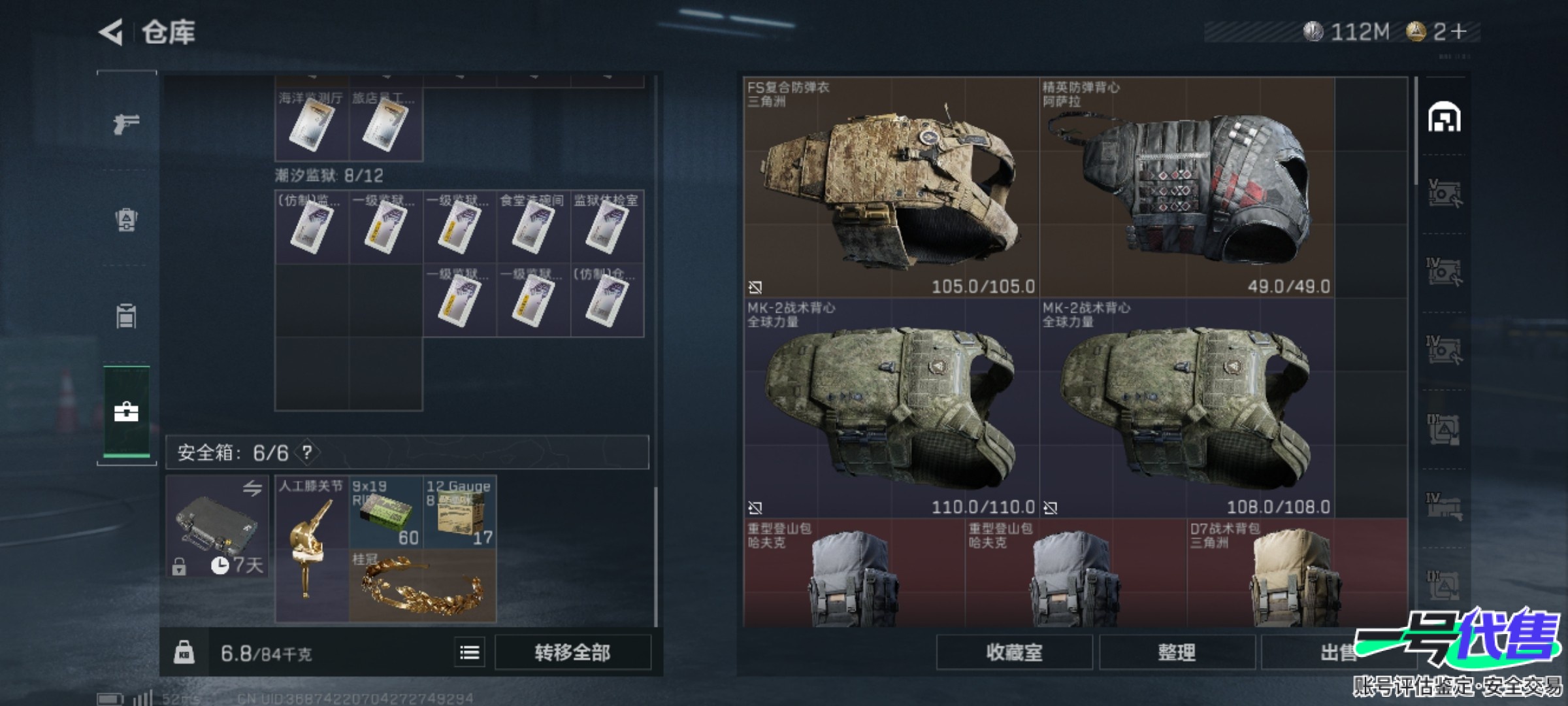Choose the MK-2 vest with 108.0 durability
Screen dimensions: 1568x706
click(x=1186, y=408)
